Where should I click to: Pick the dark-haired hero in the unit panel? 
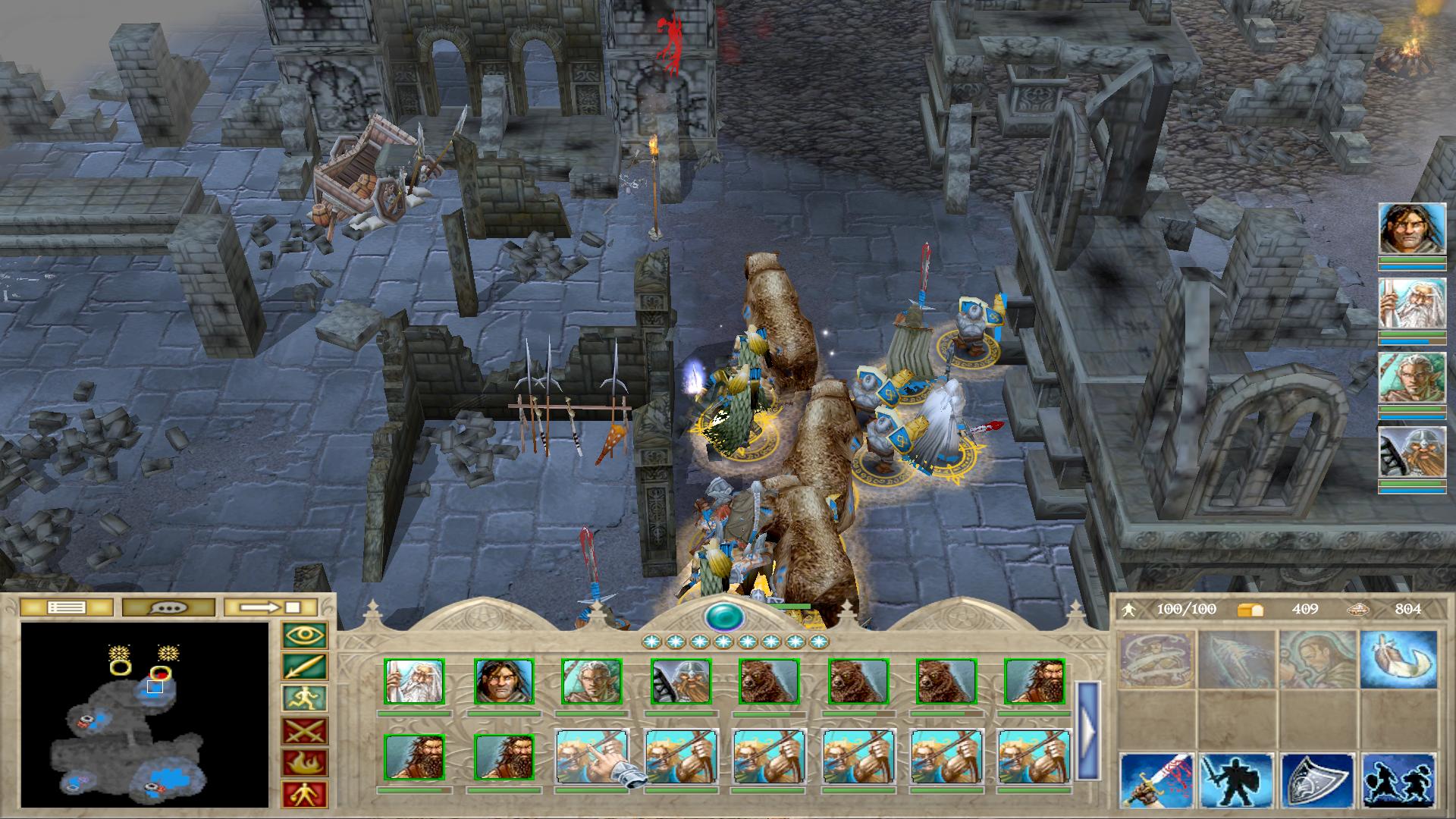504,682
